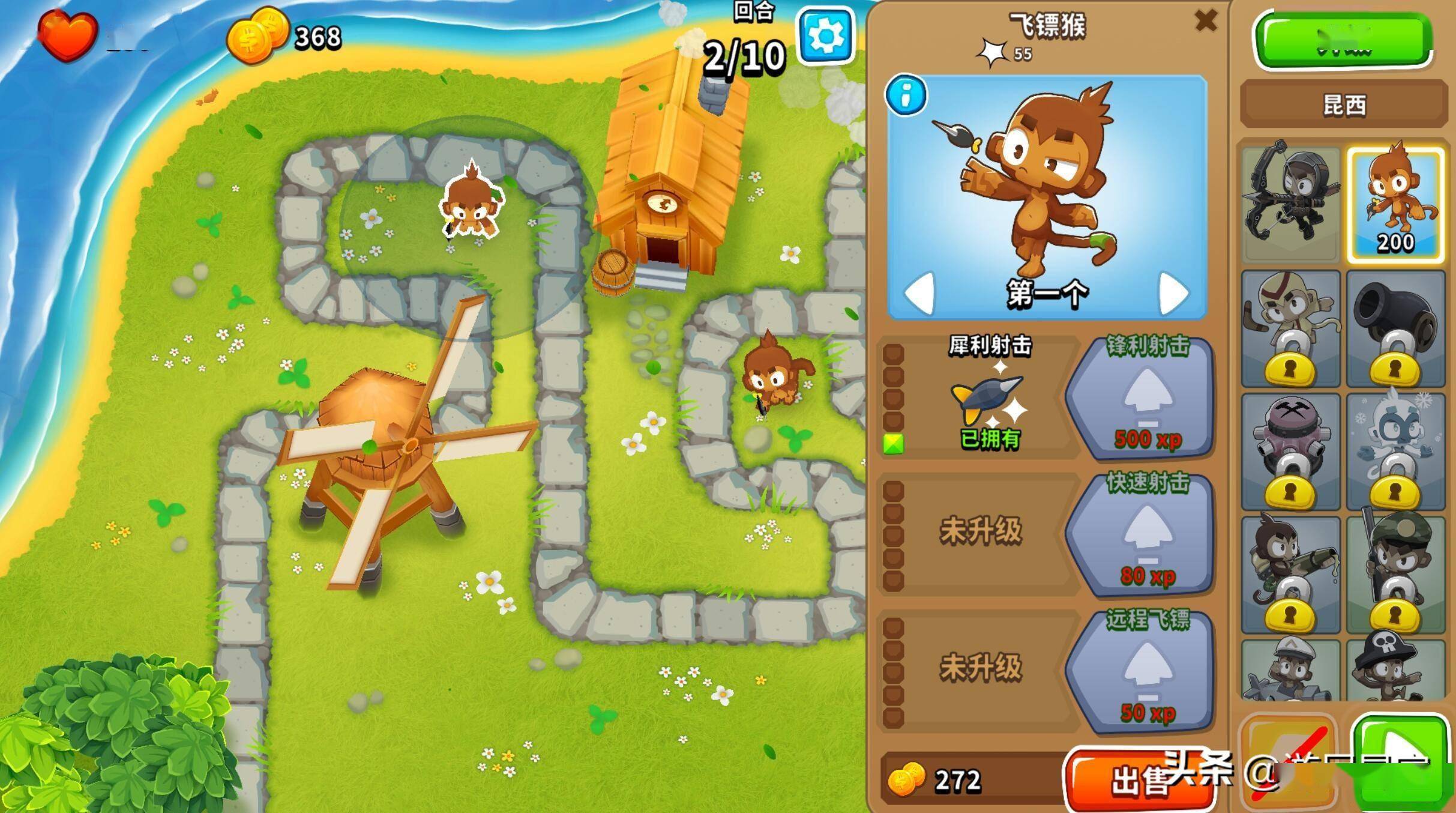Click the locked Tack Shooter tile

pyautogui.click(x=1290, y=452)
